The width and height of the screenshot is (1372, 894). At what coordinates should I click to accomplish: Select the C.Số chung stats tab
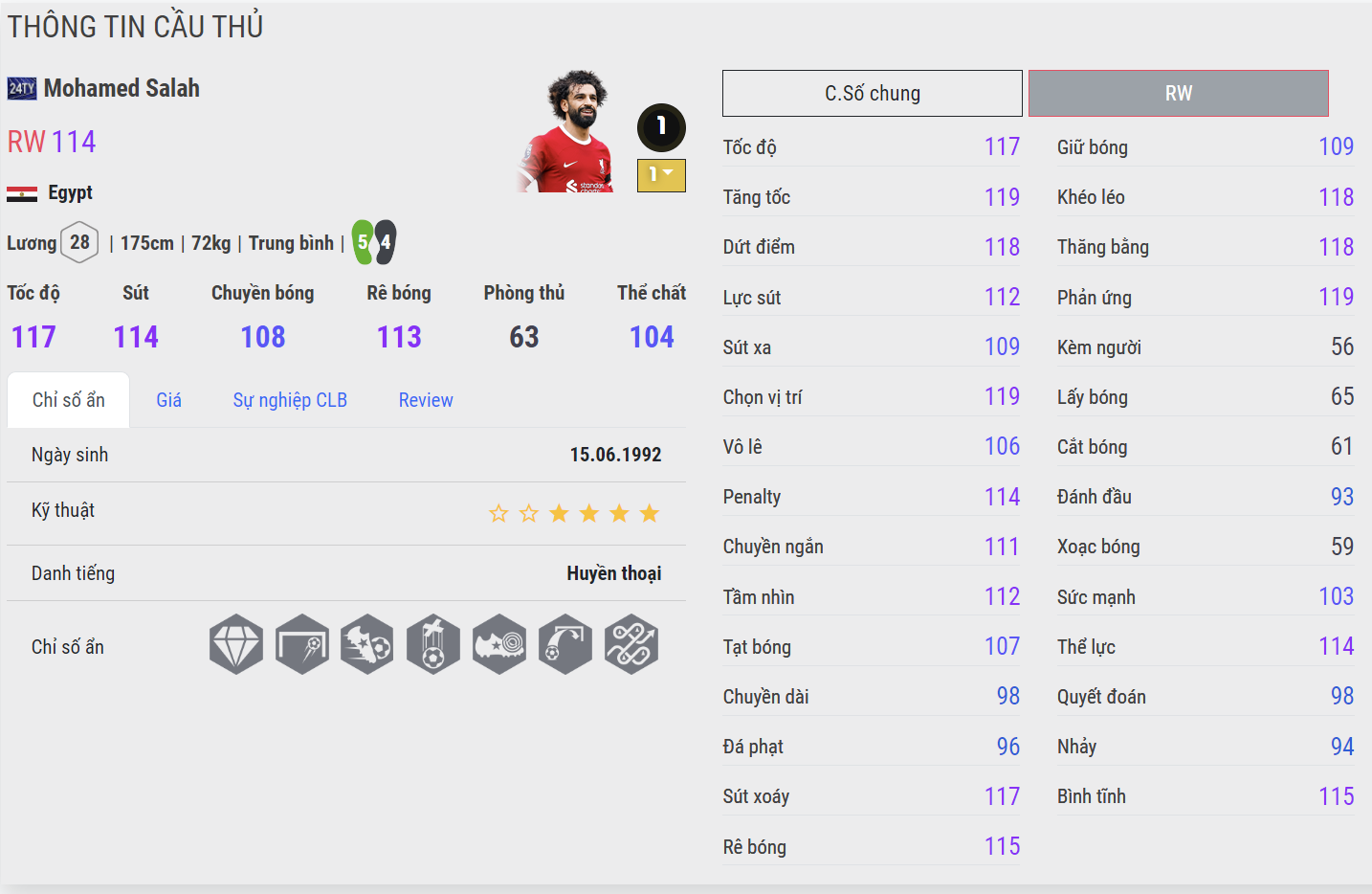click(x=872, y=94)
